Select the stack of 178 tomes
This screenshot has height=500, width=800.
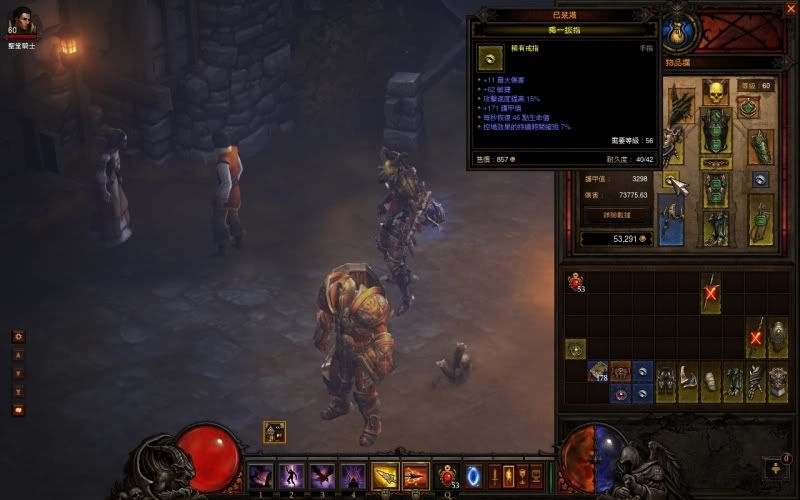point(598,372)
